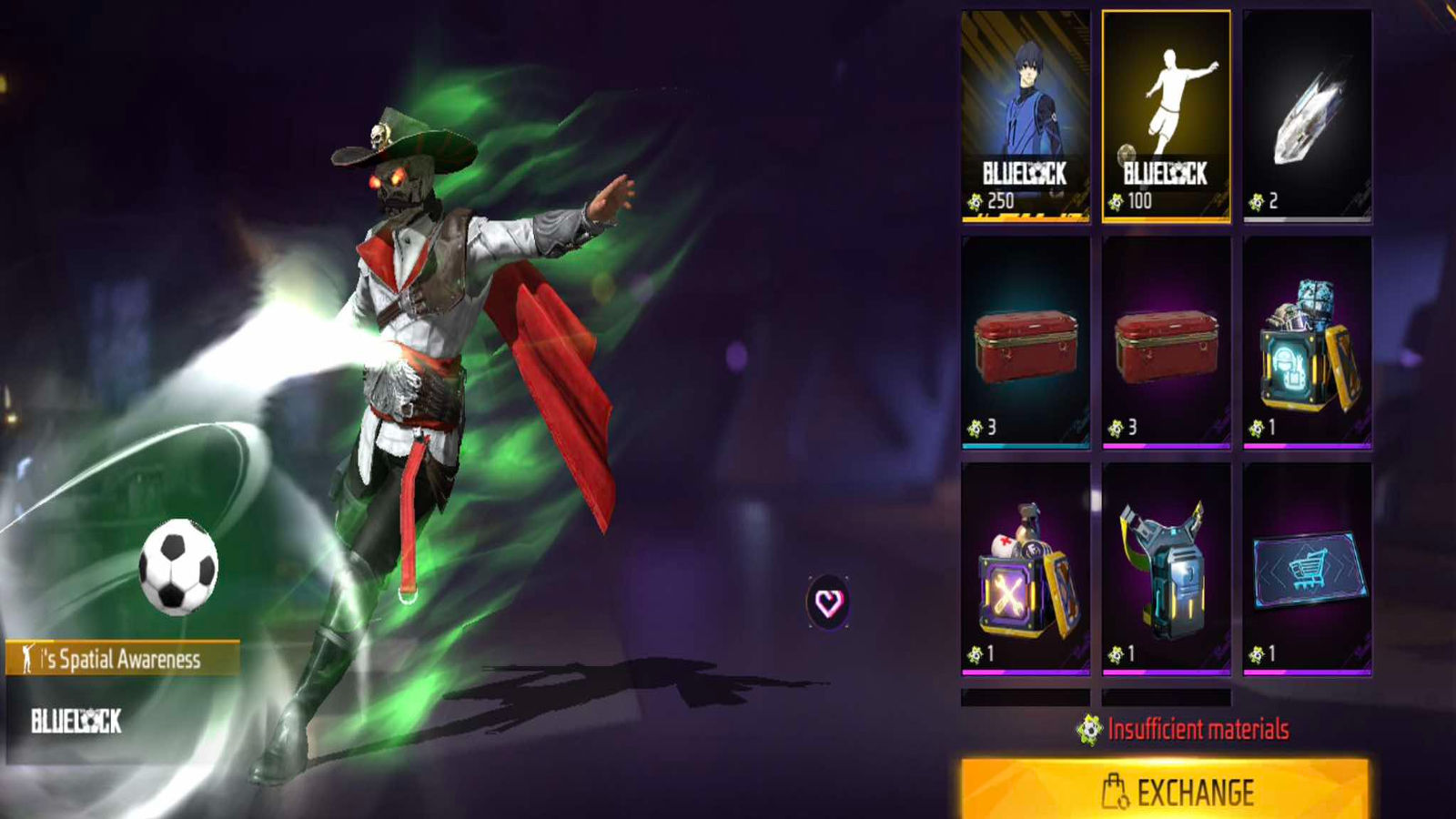Choose the purple crate with crossed tools
The width and height of the screenshot is (1456, 819).
click(1026, 569)
